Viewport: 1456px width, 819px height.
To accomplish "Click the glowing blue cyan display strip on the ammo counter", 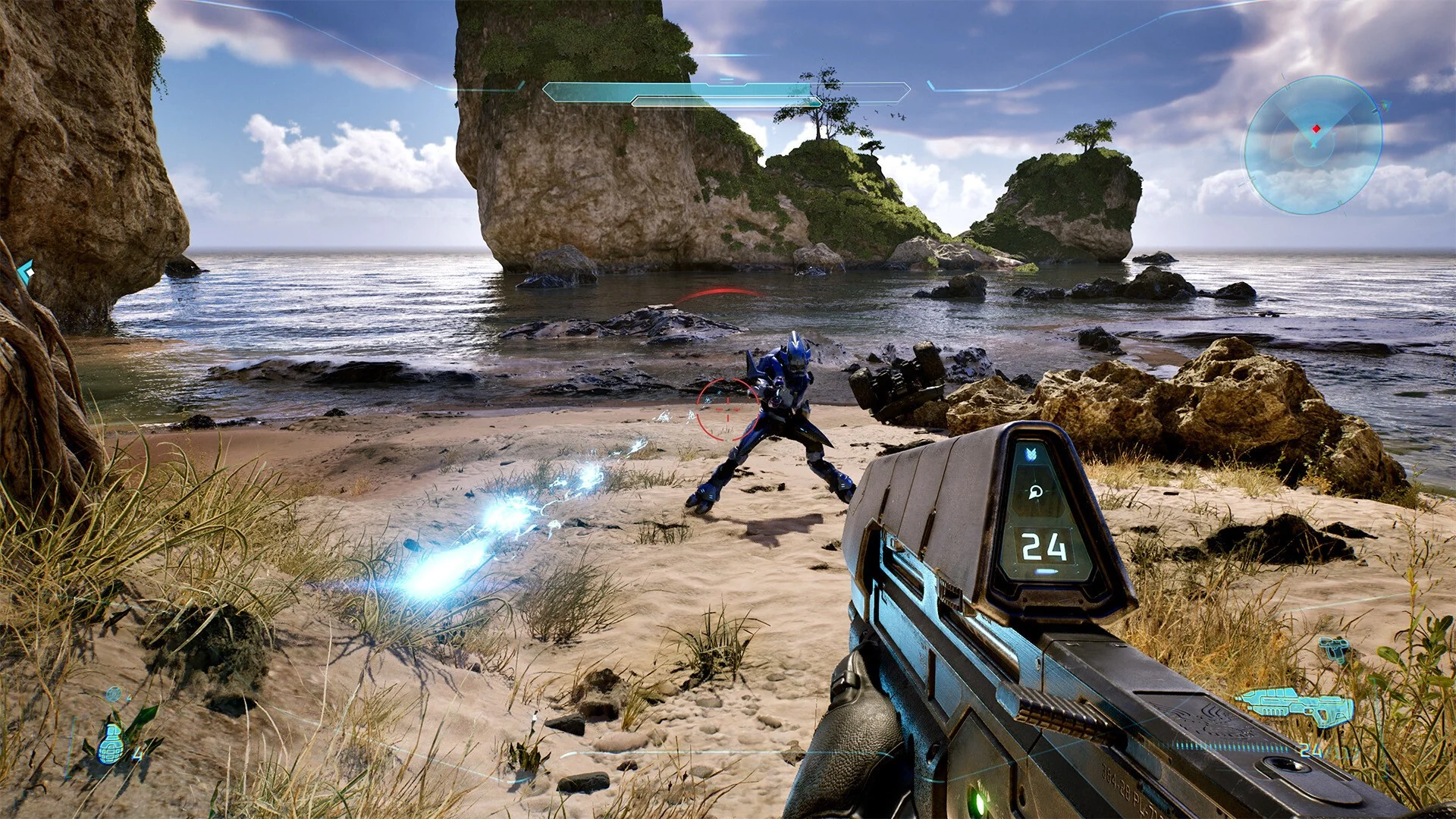I will pyautogui.click(x=1044, y=571).
